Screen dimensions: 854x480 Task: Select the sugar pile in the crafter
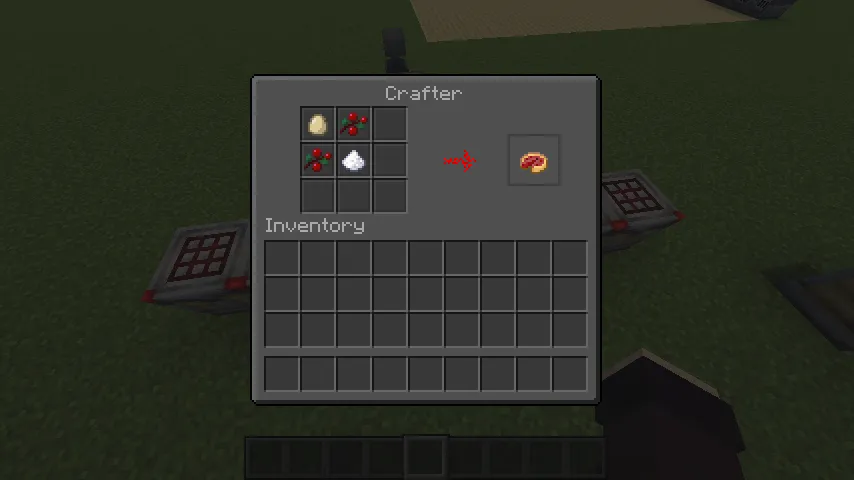[x=354, y=160]
